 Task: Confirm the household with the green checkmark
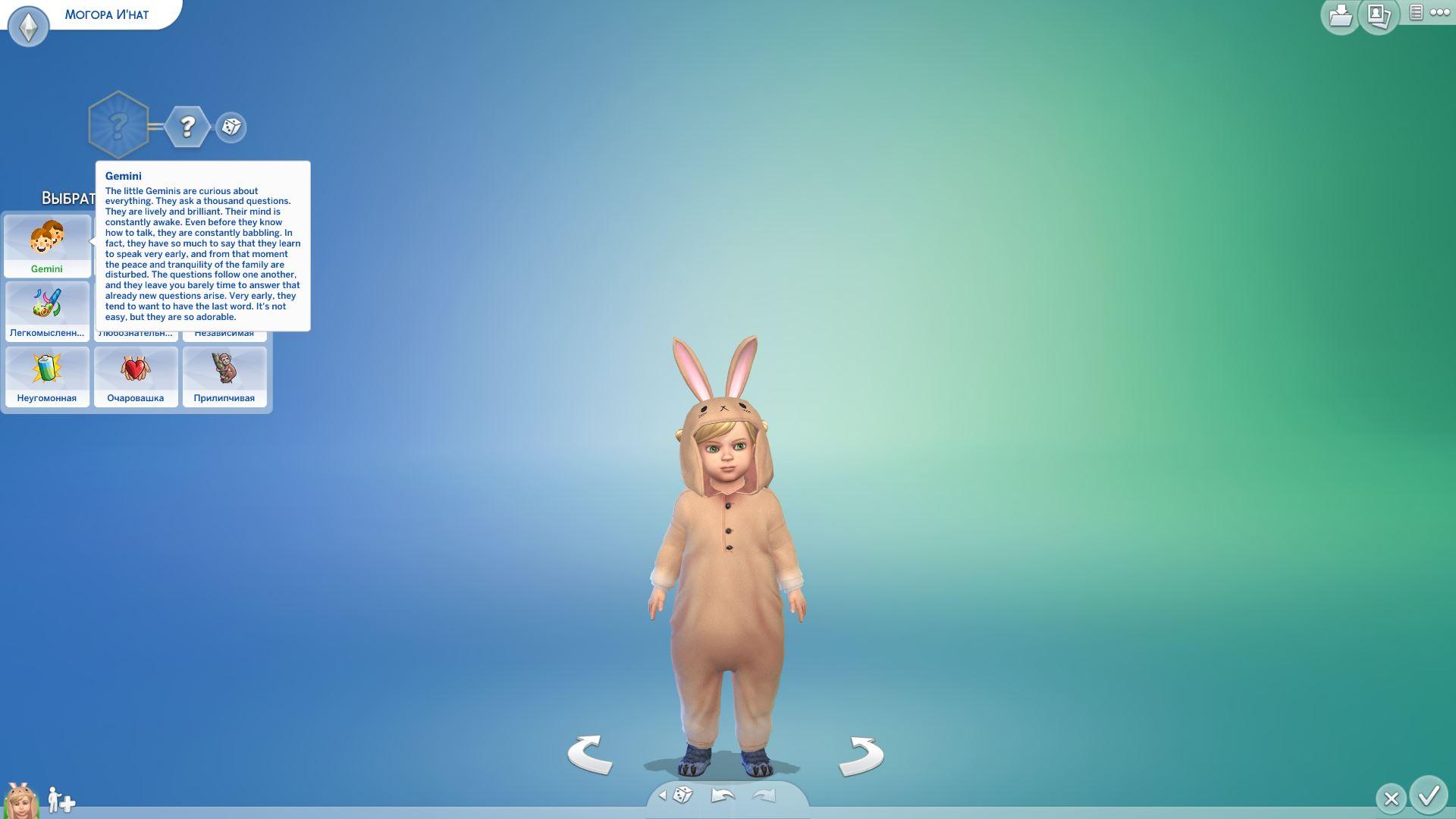click(x=1429, y=796)
